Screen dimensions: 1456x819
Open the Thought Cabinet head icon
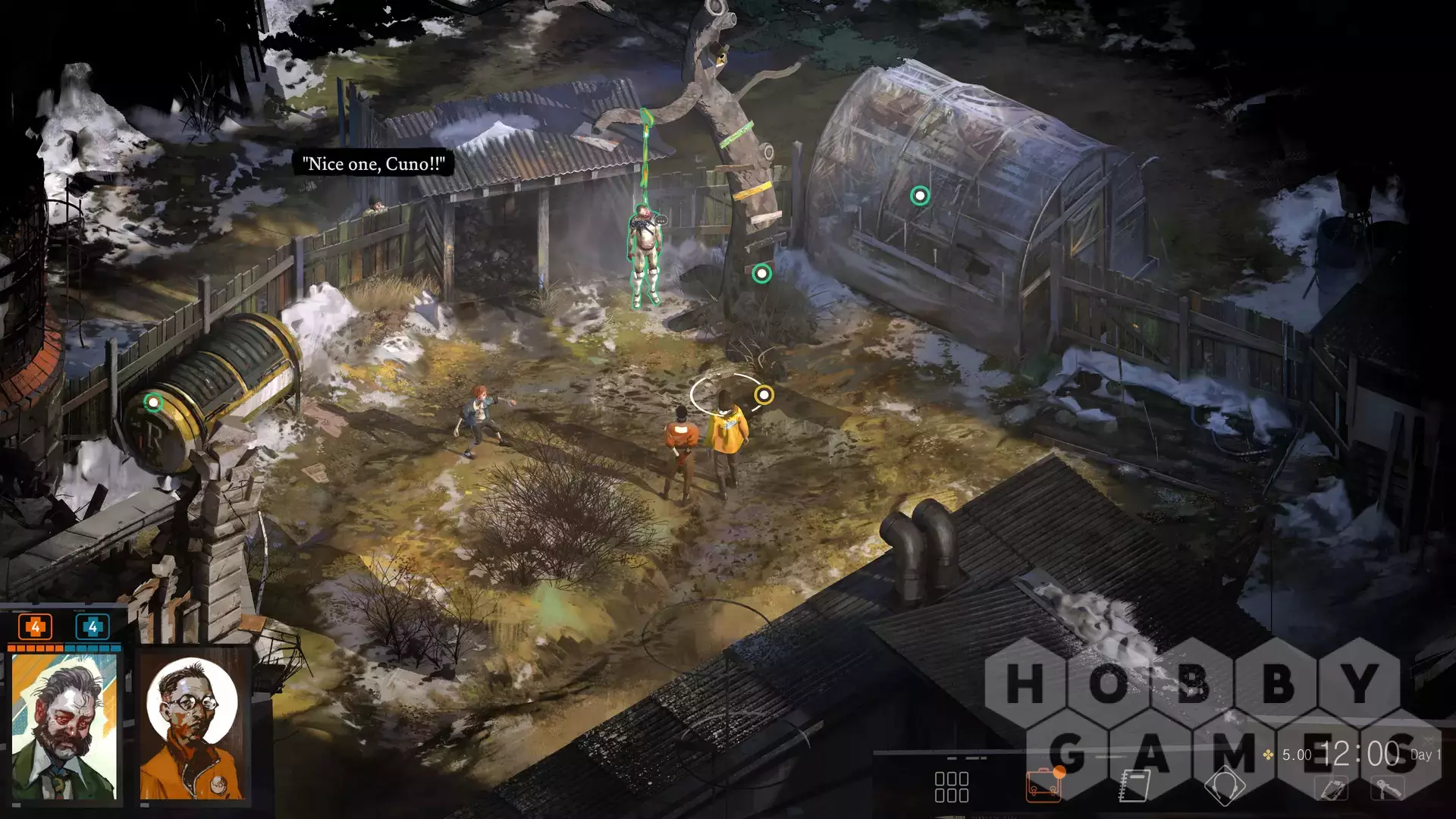point(1224,786)
